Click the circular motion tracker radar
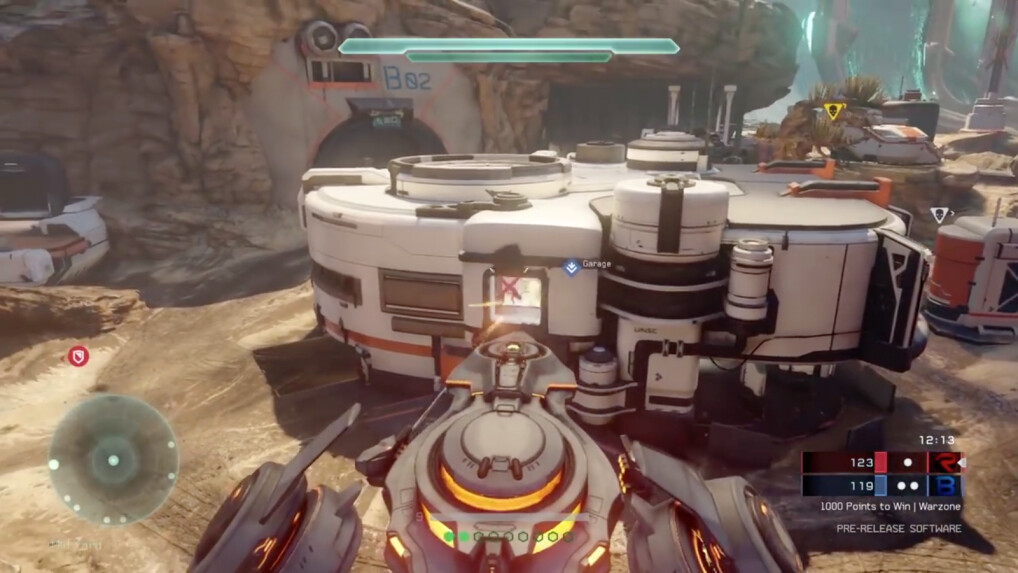 coord(113,460)
